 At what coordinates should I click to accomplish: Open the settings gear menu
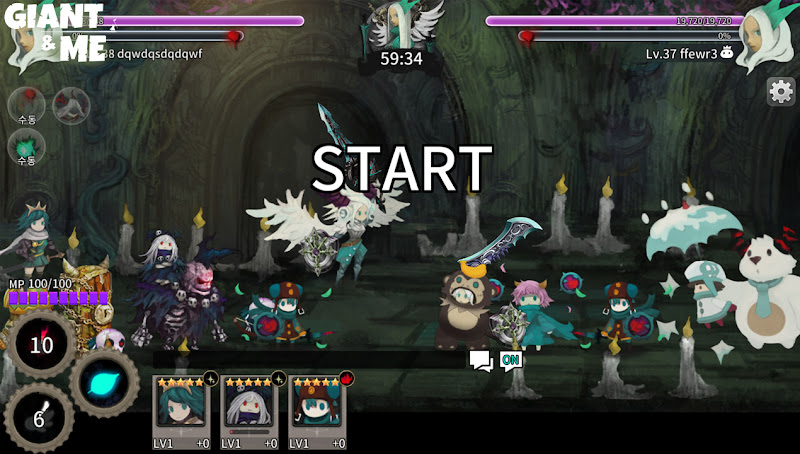(x=781, y=91)
